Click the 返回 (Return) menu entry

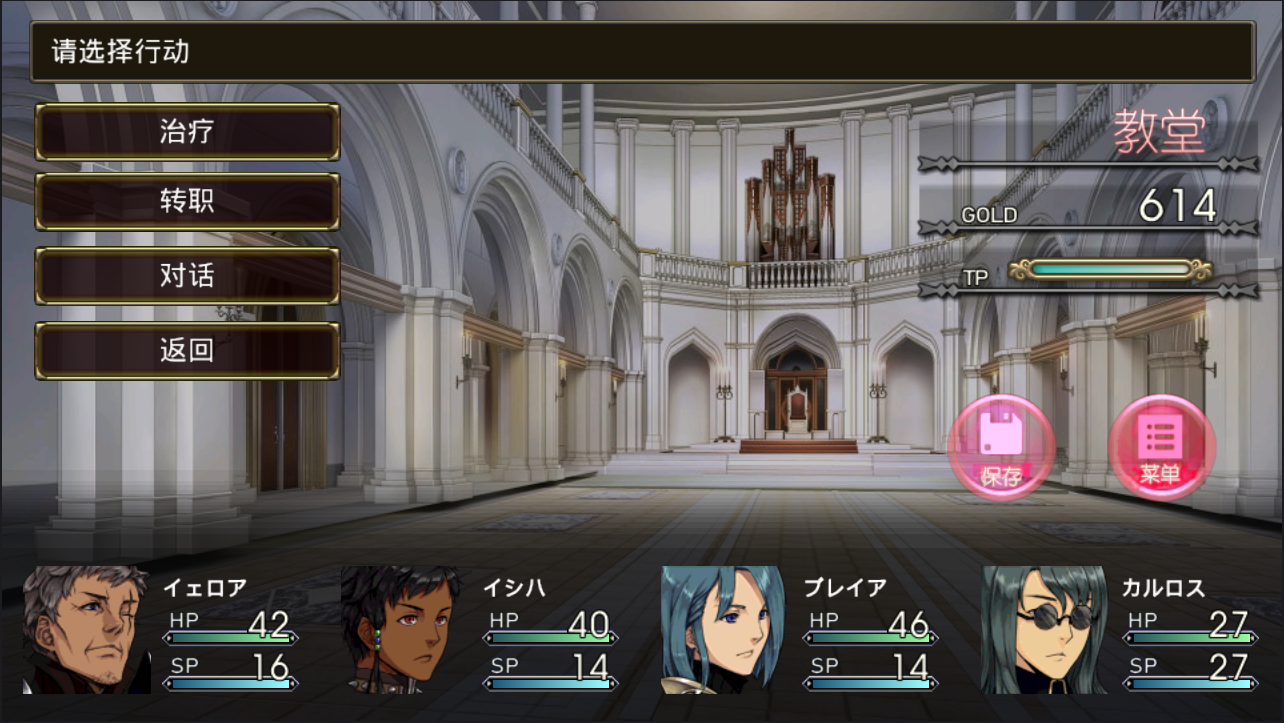tap(187, 351)
